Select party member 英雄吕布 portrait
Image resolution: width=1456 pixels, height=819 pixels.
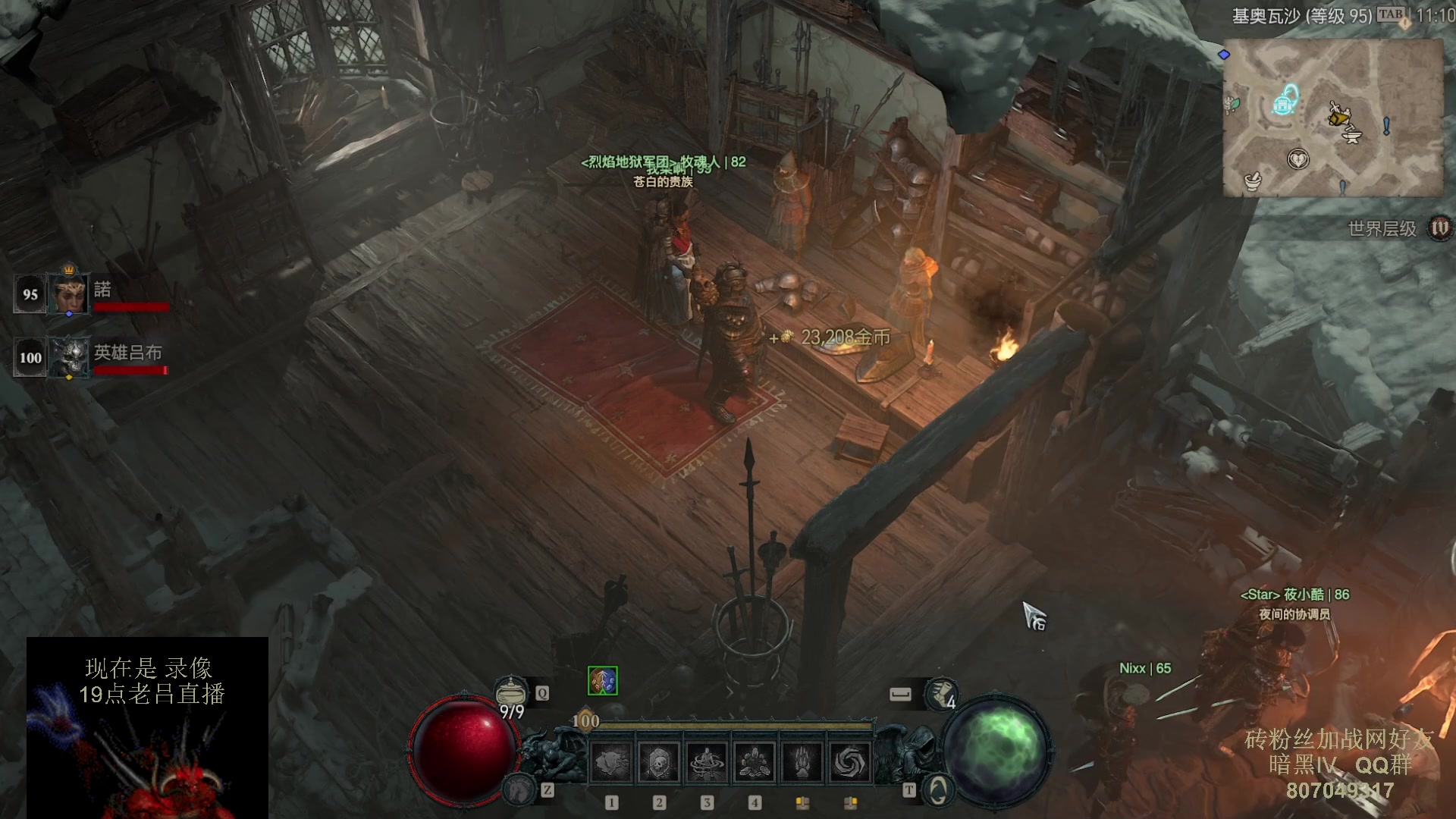69,357
